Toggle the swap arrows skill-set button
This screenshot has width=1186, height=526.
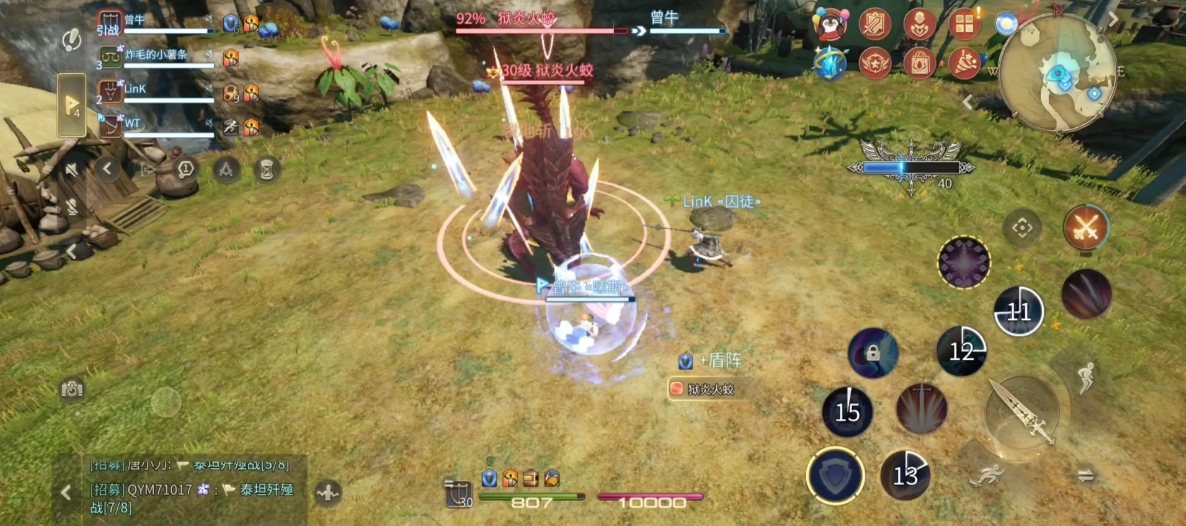coord(1086,477)
